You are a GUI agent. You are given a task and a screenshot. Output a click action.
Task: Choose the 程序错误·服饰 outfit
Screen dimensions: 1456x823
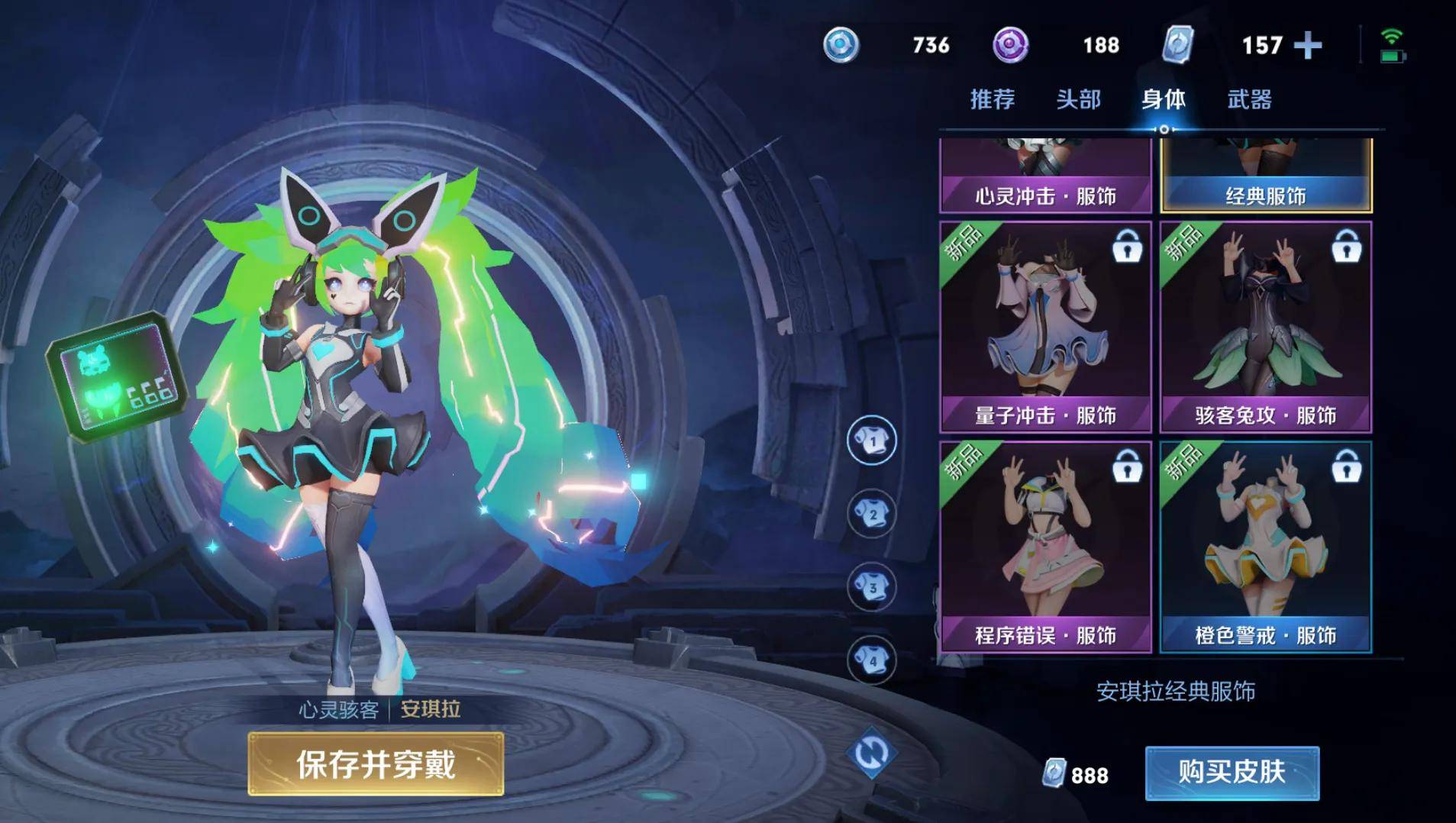pos(1045,547)
